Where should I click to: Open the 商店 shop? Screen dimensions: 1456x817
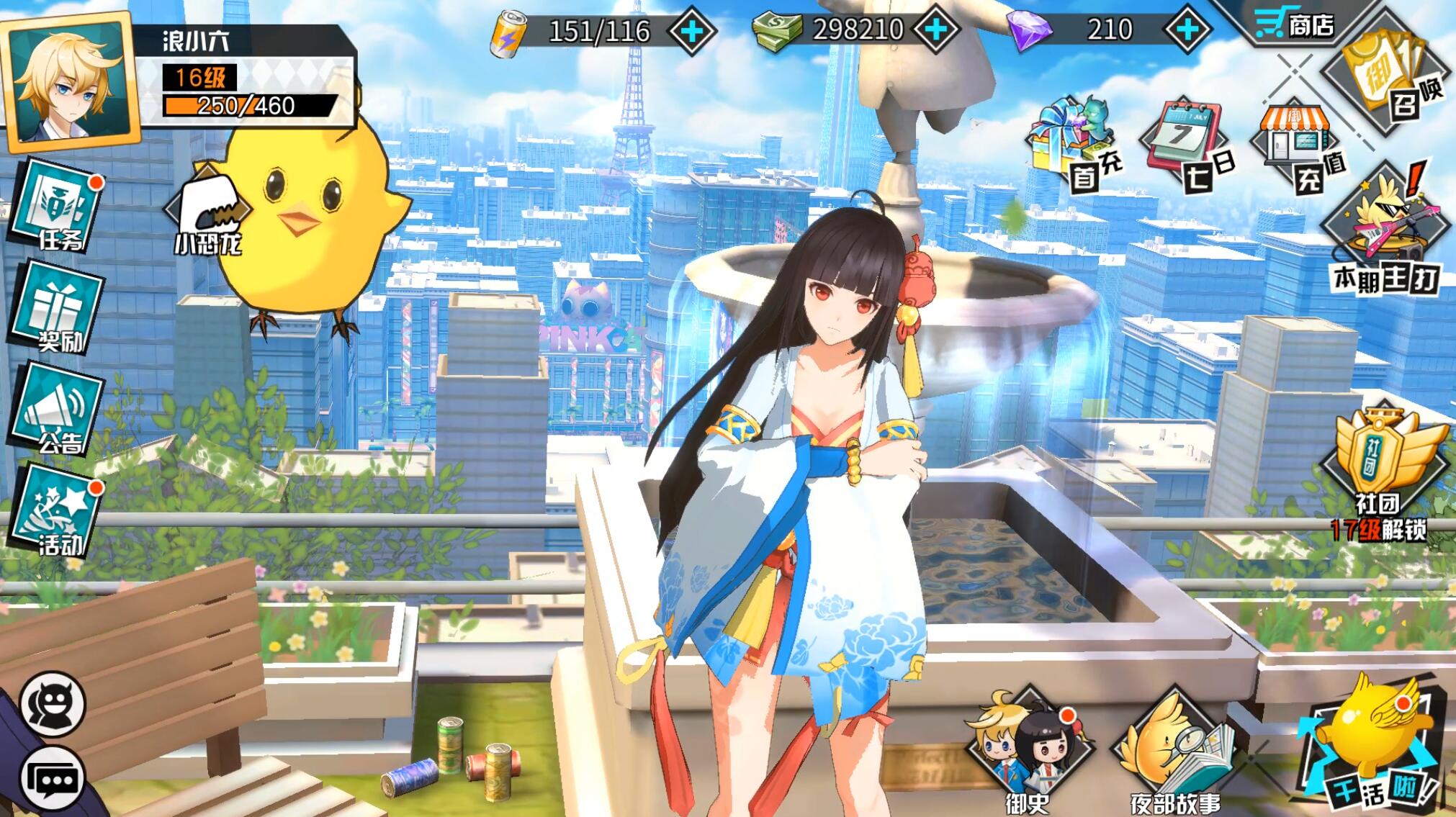coord(1295,25)
